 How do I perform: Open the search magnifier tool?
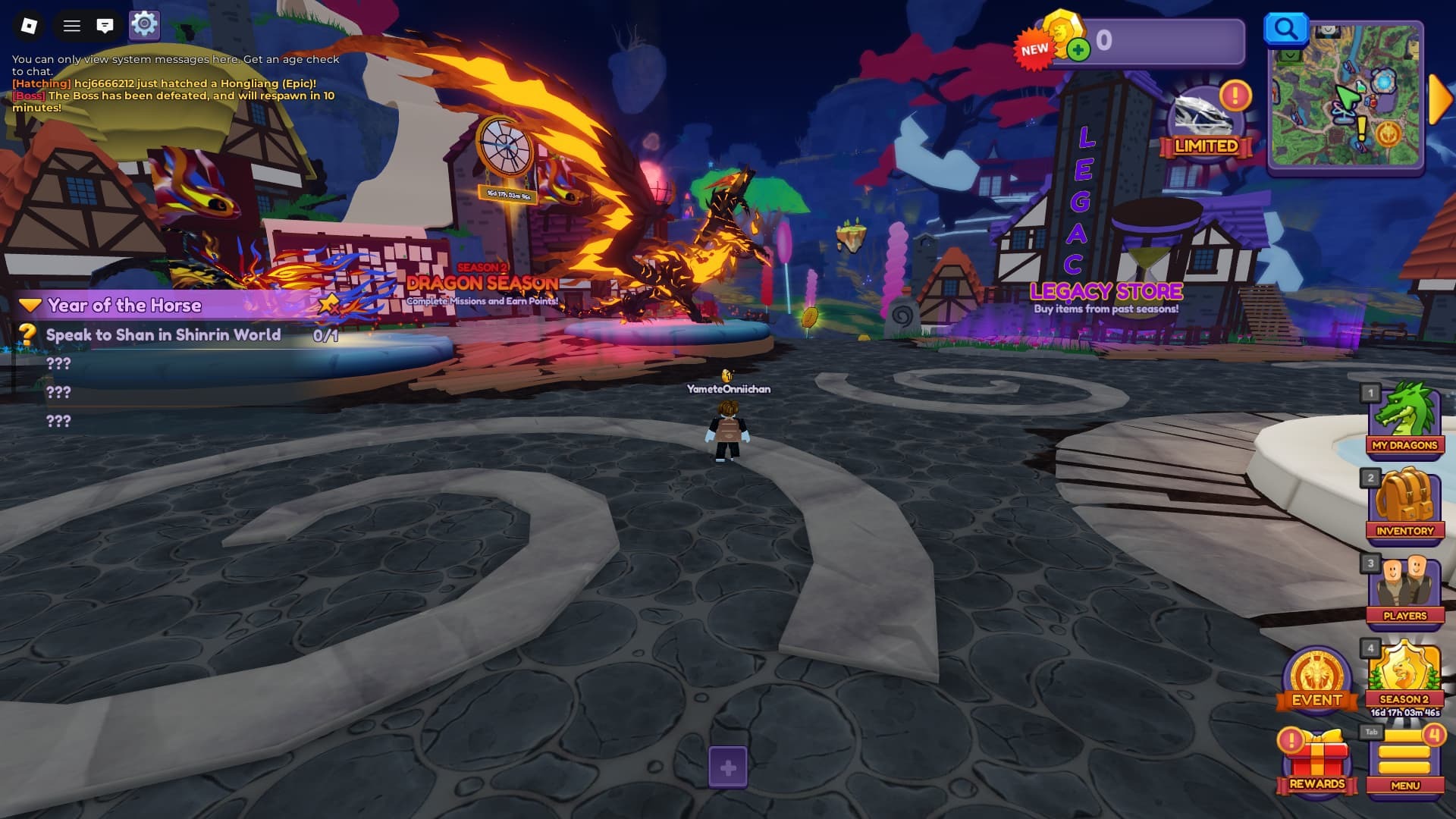coord(1285,27)
